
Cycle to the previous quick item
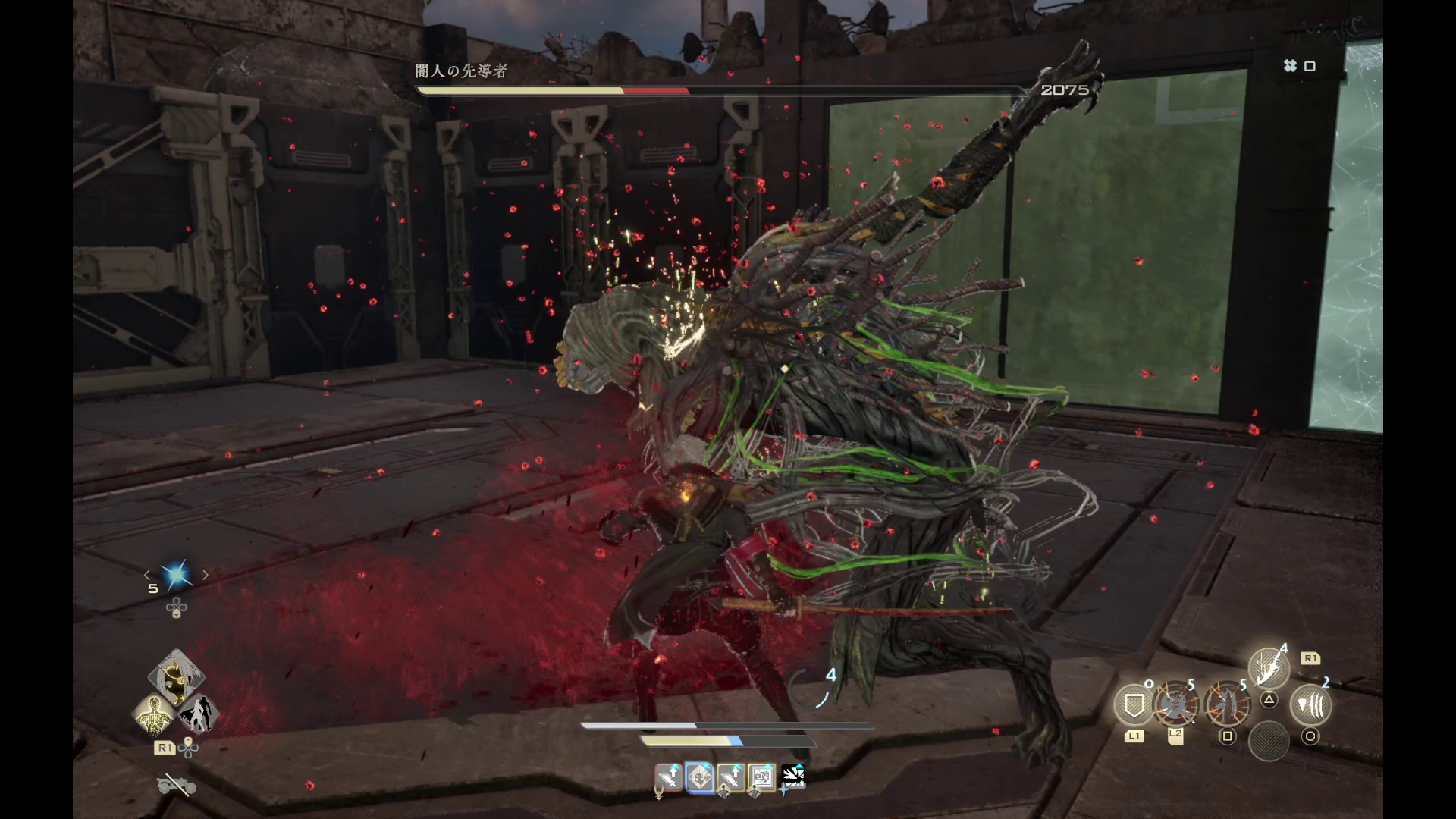point(147,575)
